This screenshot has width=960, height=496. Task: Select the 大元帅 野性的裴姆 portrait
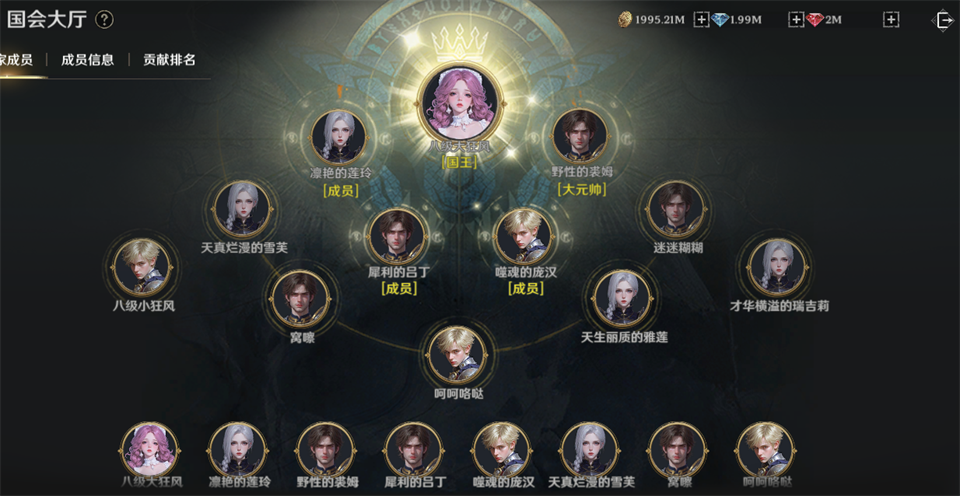tap(581, 138)
